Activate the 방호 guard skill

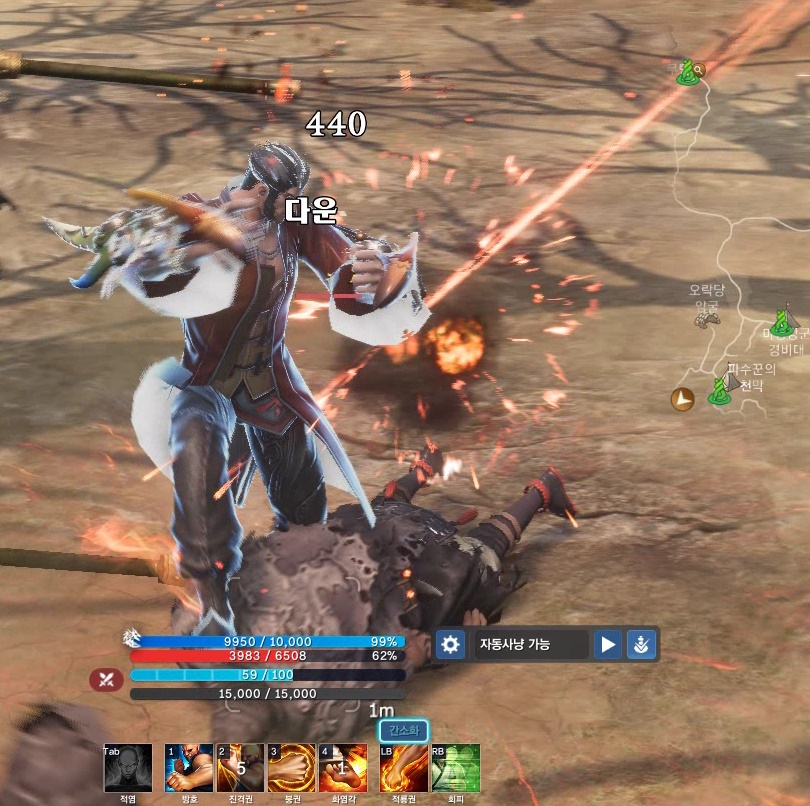189,768
